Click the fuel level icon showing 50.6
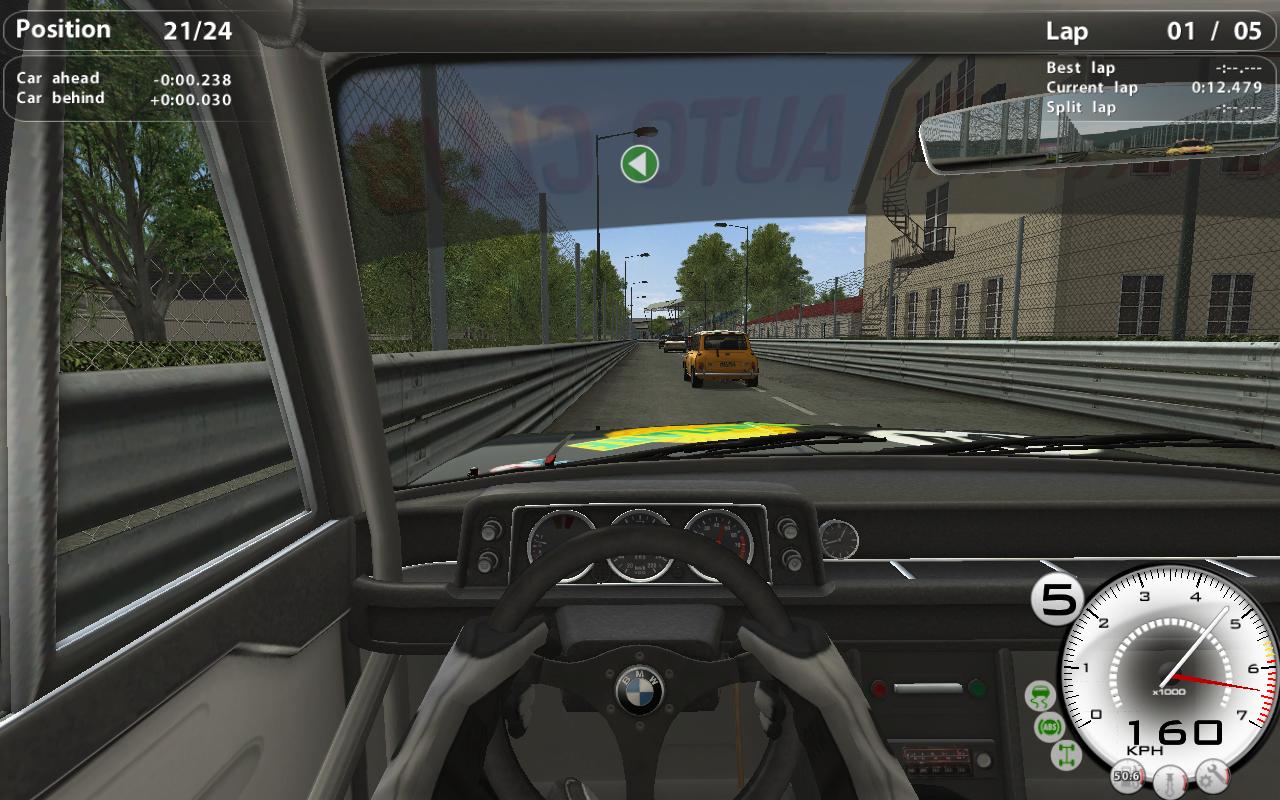 pyautogui.click(x=1128, y=775)
